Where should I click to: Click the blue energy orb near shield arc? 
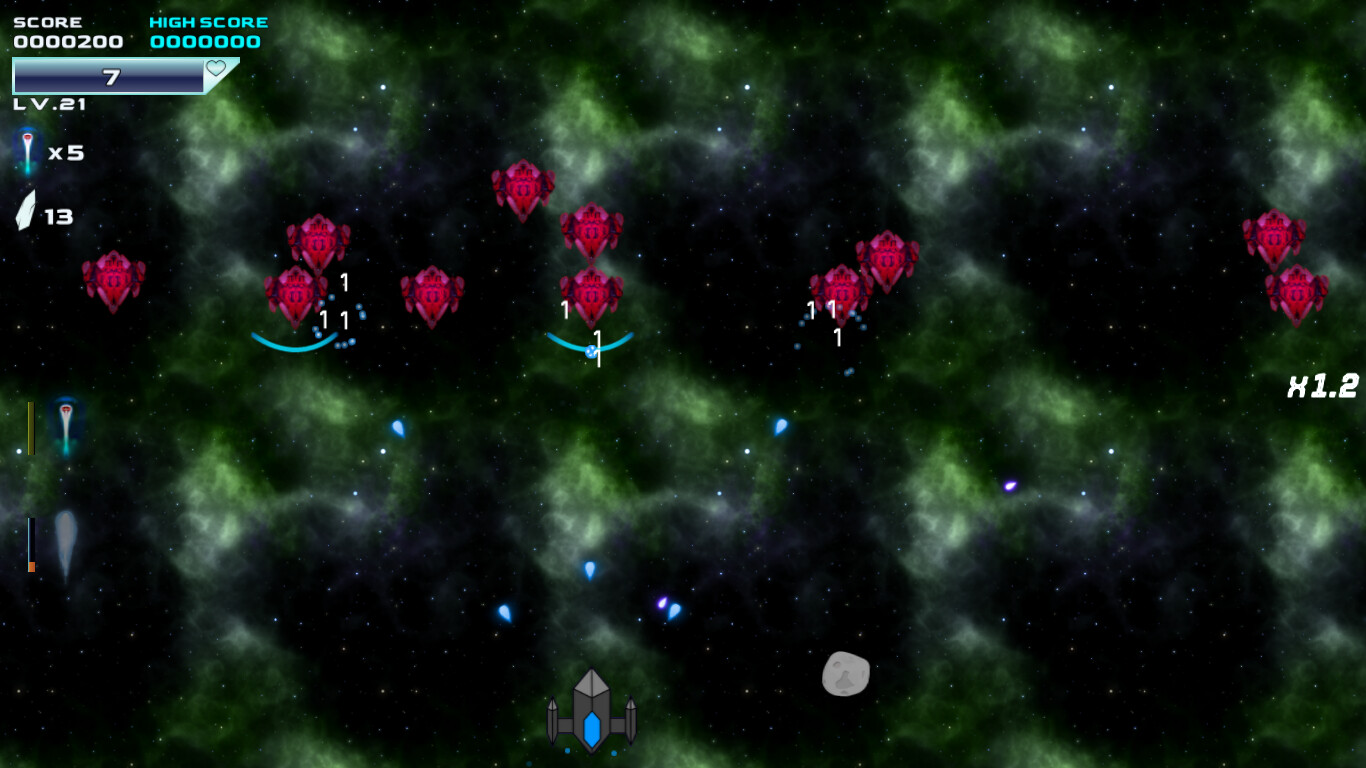[x=590, y=350]
